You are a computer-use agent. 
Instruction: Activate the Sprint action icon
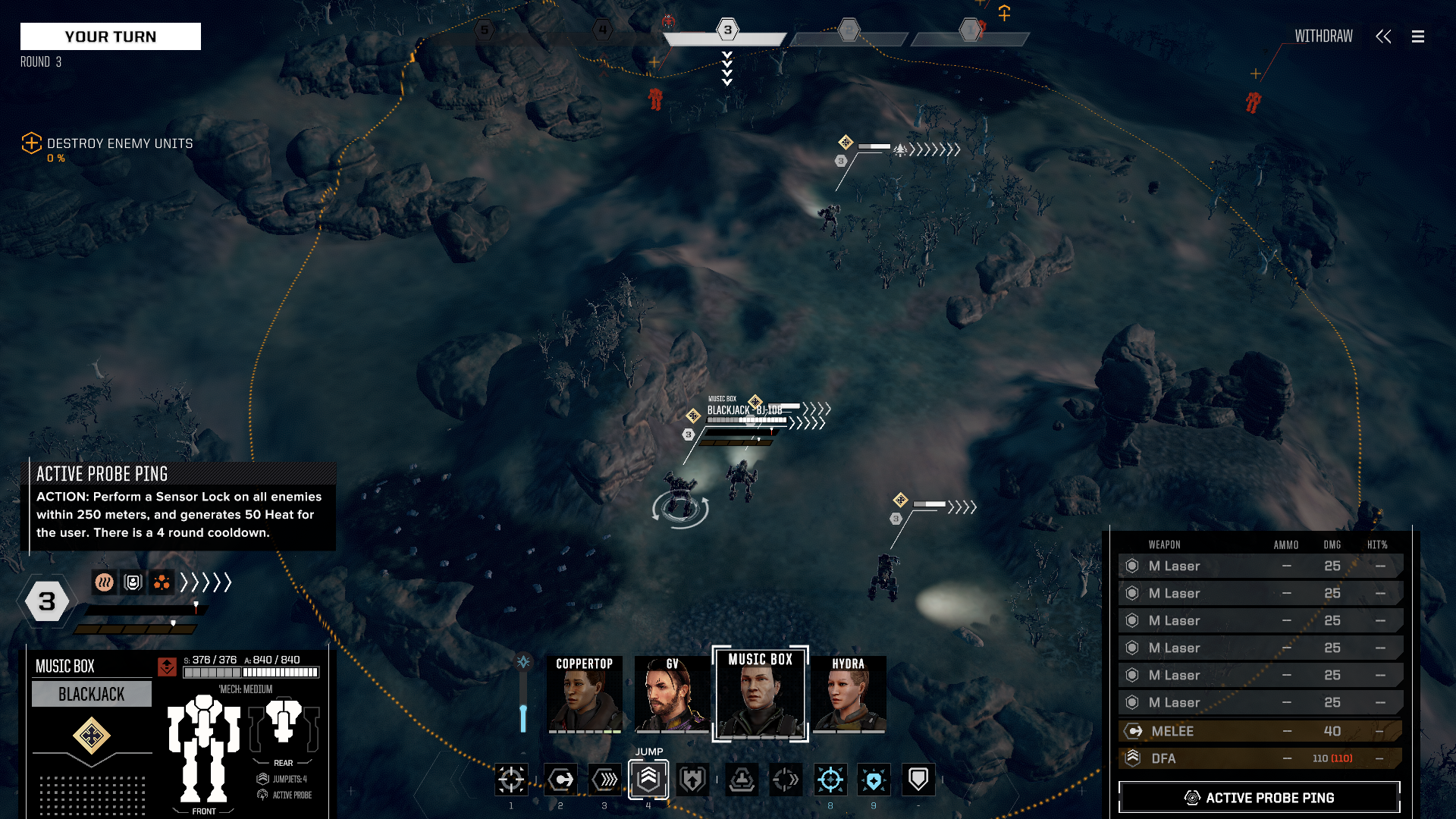(605, 779)
